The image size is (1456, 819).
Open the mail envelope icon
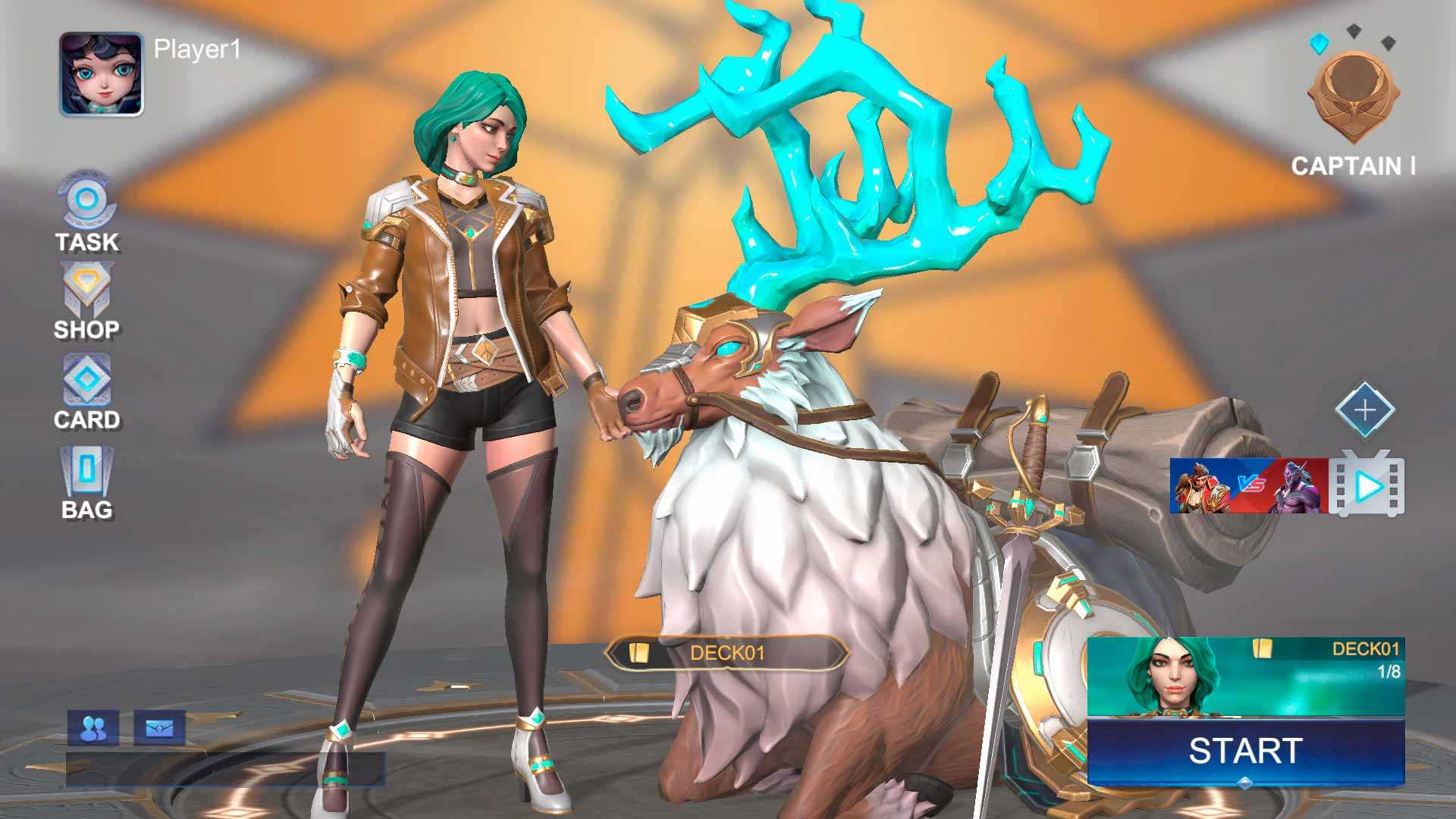pos(159,729)
